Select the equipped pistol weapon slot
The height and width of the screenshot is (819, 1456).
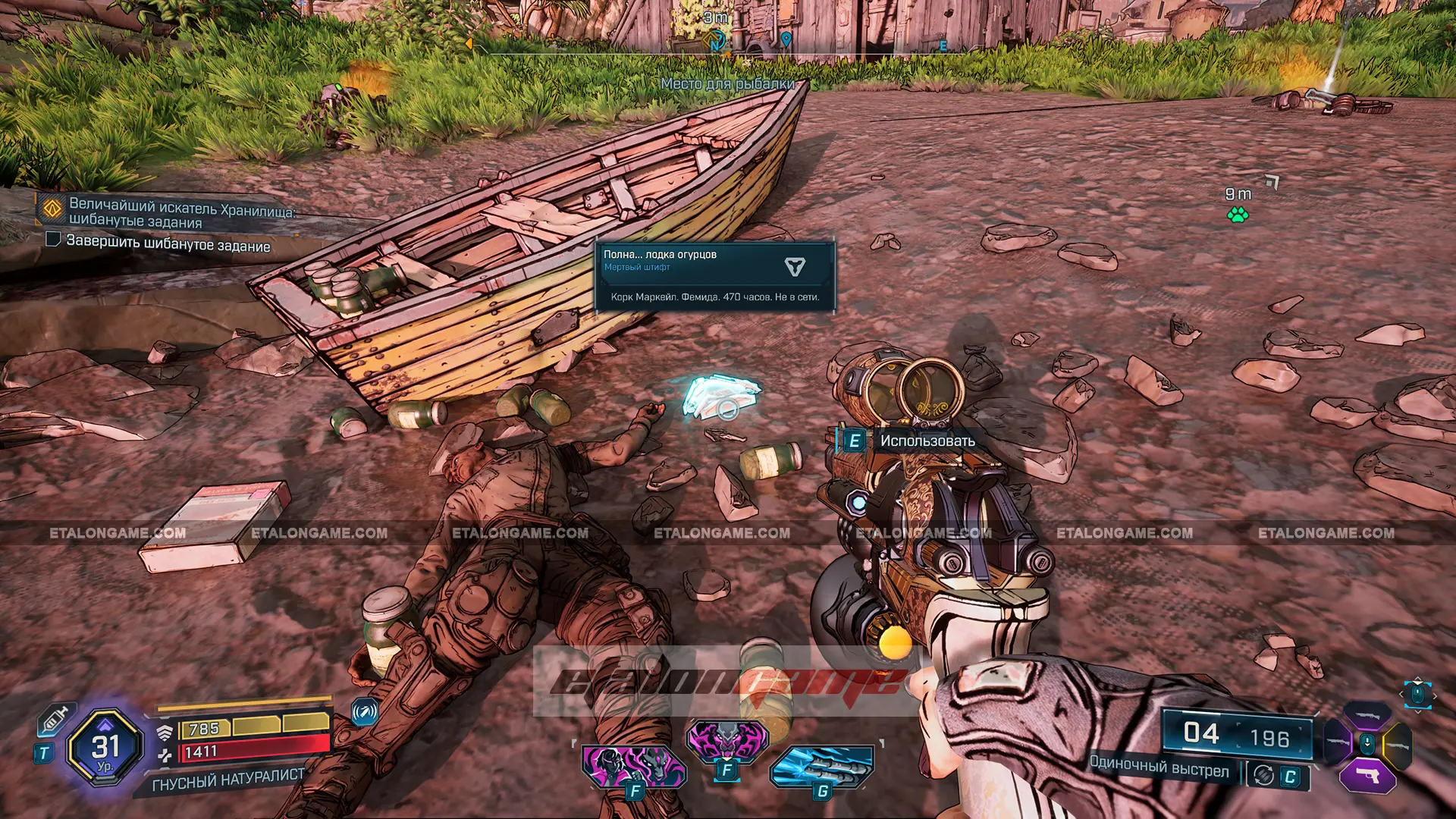[x=1367, y=777]
